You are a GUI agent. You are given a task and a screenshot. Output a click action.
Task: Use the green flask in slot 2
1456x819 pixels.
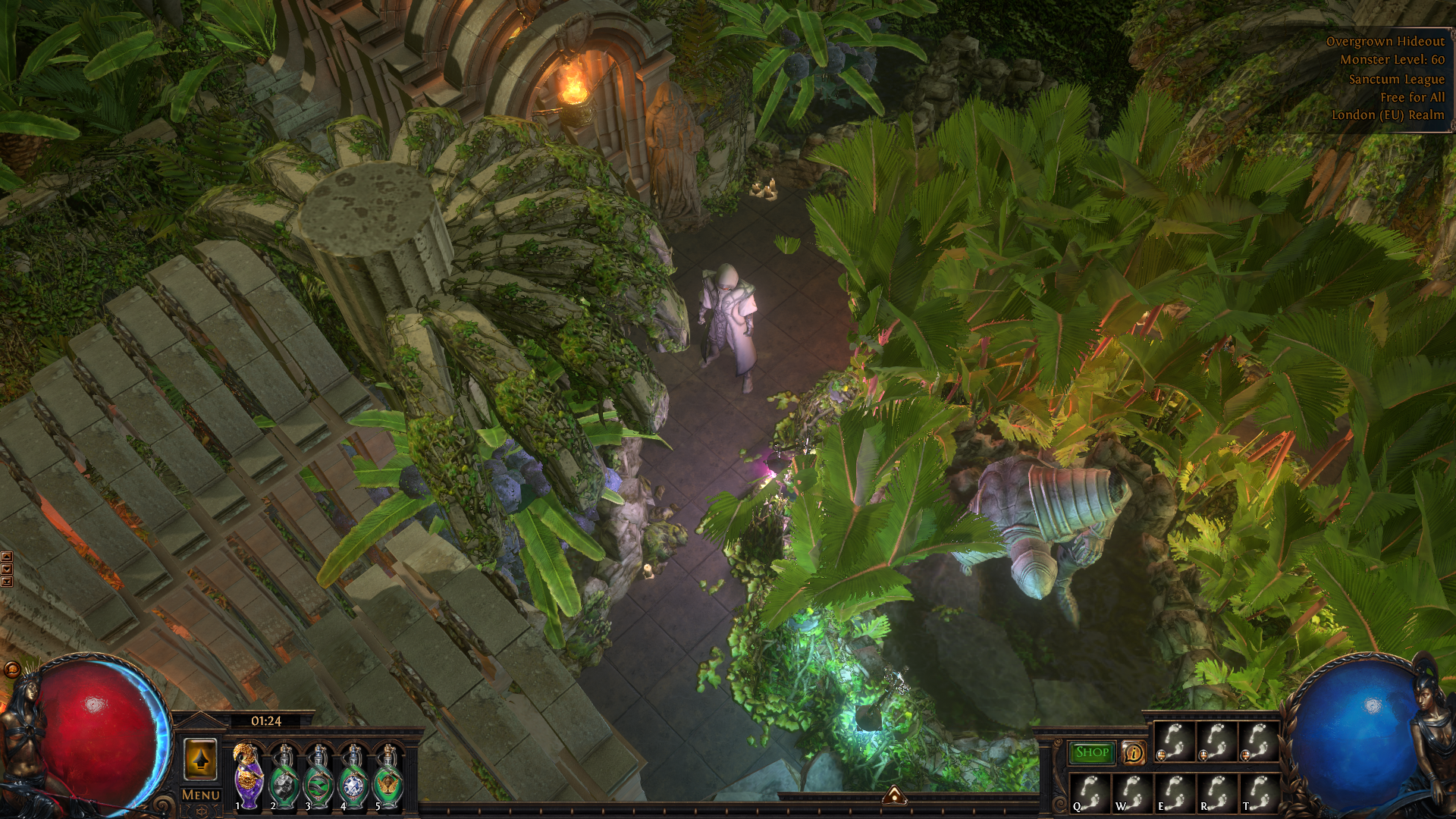point(284,777)
